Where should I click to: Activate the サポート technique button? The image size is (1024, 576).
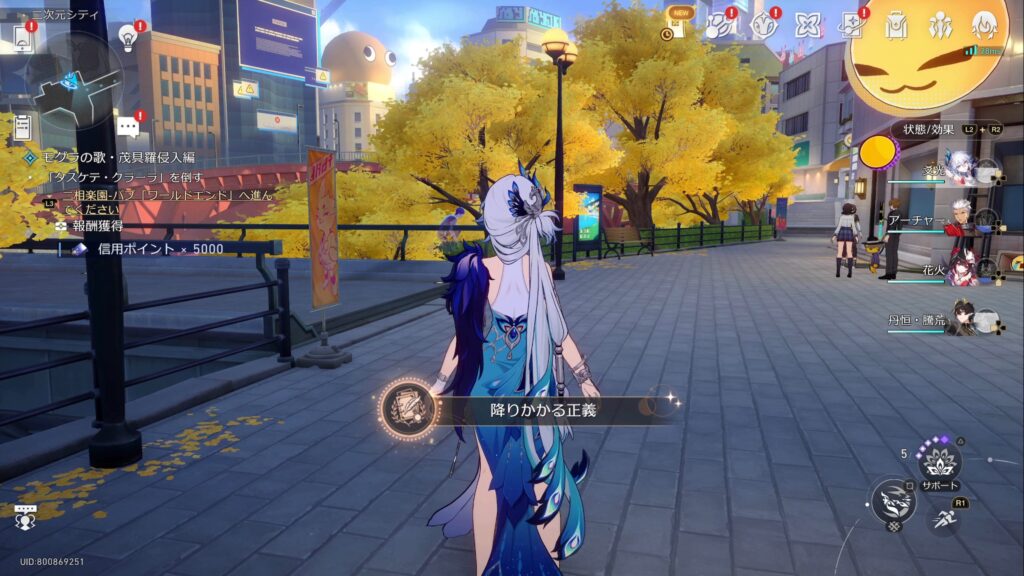(x=940, y=462)
